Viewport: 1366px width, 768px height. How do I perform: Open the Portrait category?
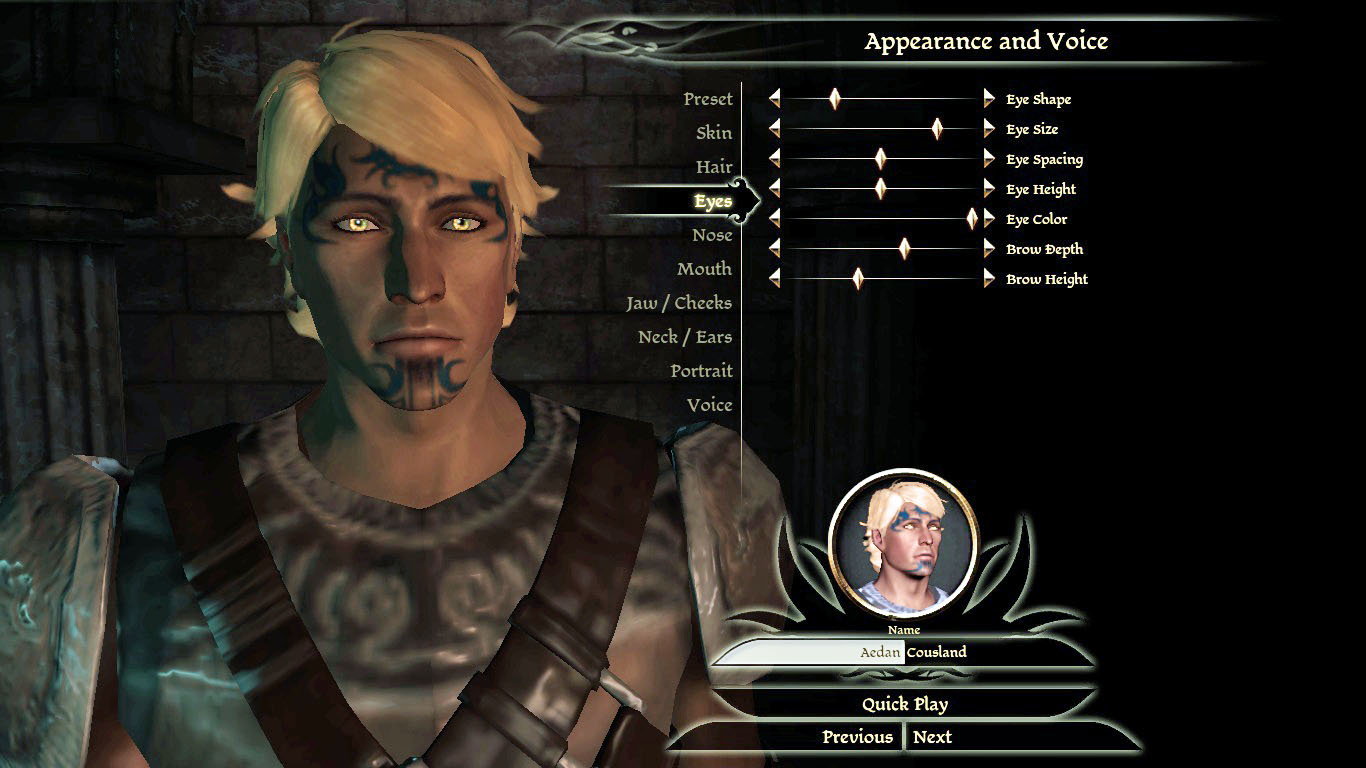point(701,371)
